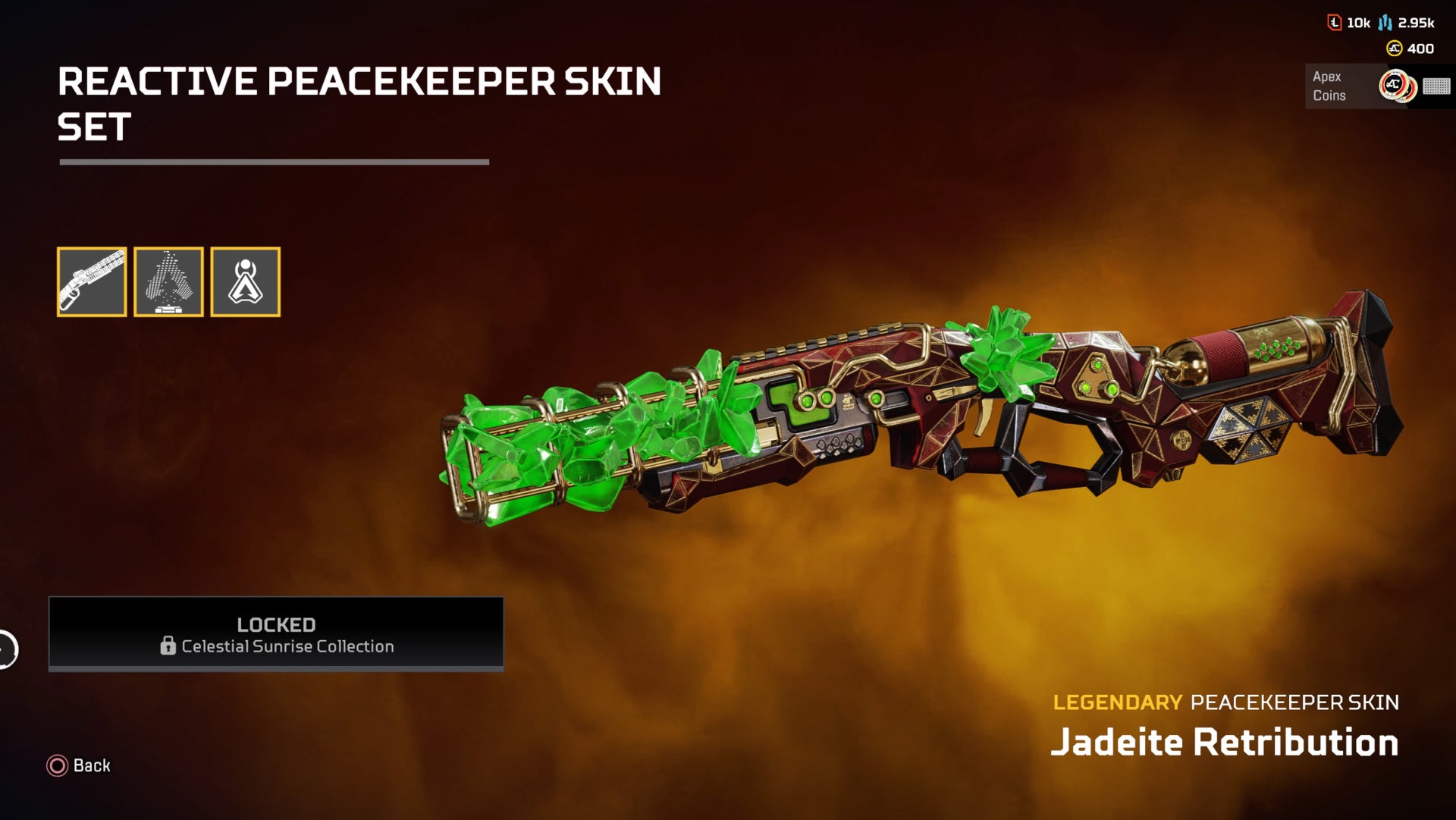Viewport: 1456px width, 820px height.
Task: Click the partially visible circle element on left edge
Action: [x=4, y=649]
